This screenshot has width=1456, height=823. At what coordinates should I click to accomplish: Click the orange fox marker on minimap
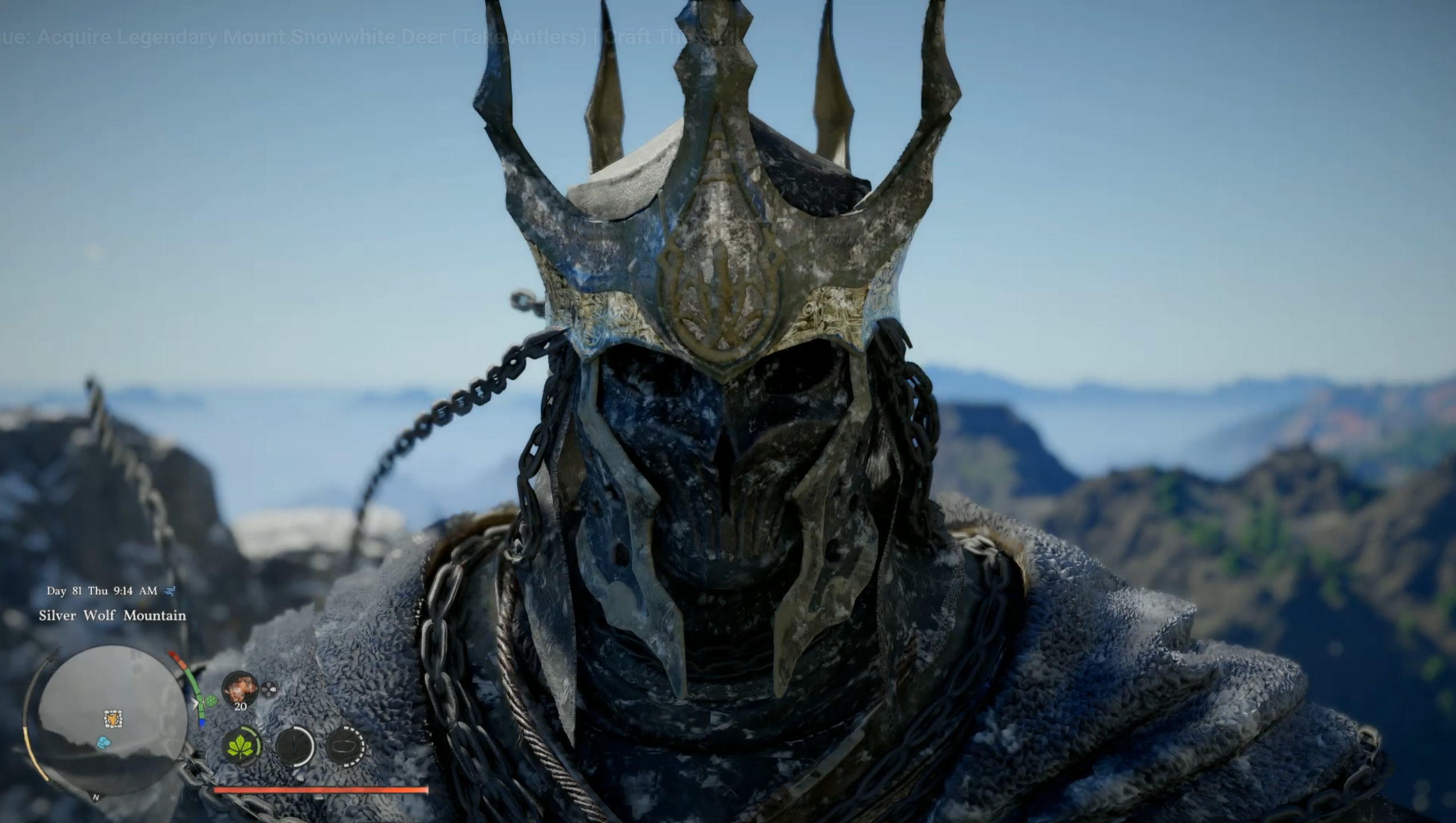coord(113,719)
